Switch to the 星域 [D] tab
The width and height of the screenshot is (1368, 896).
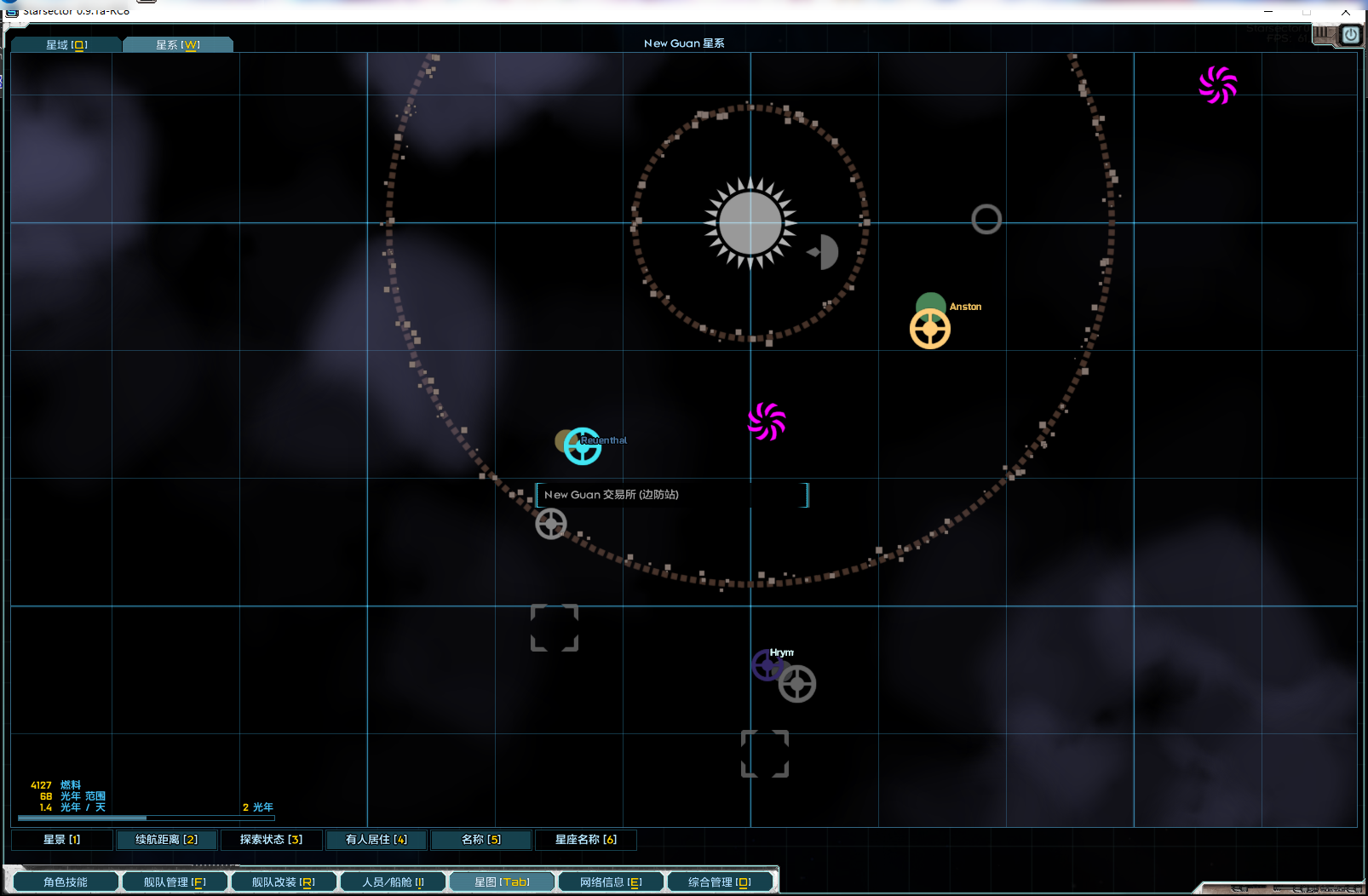click(x=65, y=44)
